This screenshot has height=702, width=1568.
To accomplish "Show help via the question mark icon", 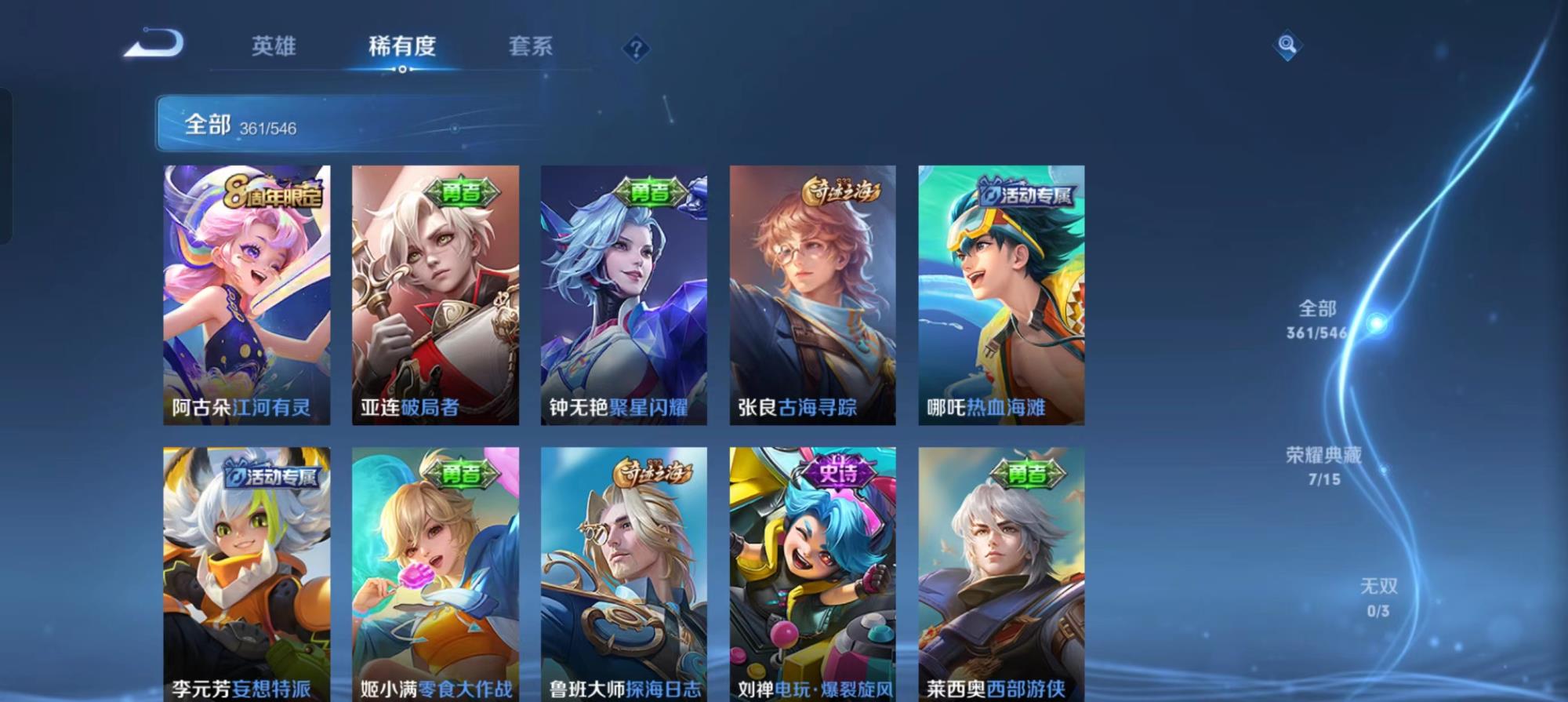I will pos(636,49).
